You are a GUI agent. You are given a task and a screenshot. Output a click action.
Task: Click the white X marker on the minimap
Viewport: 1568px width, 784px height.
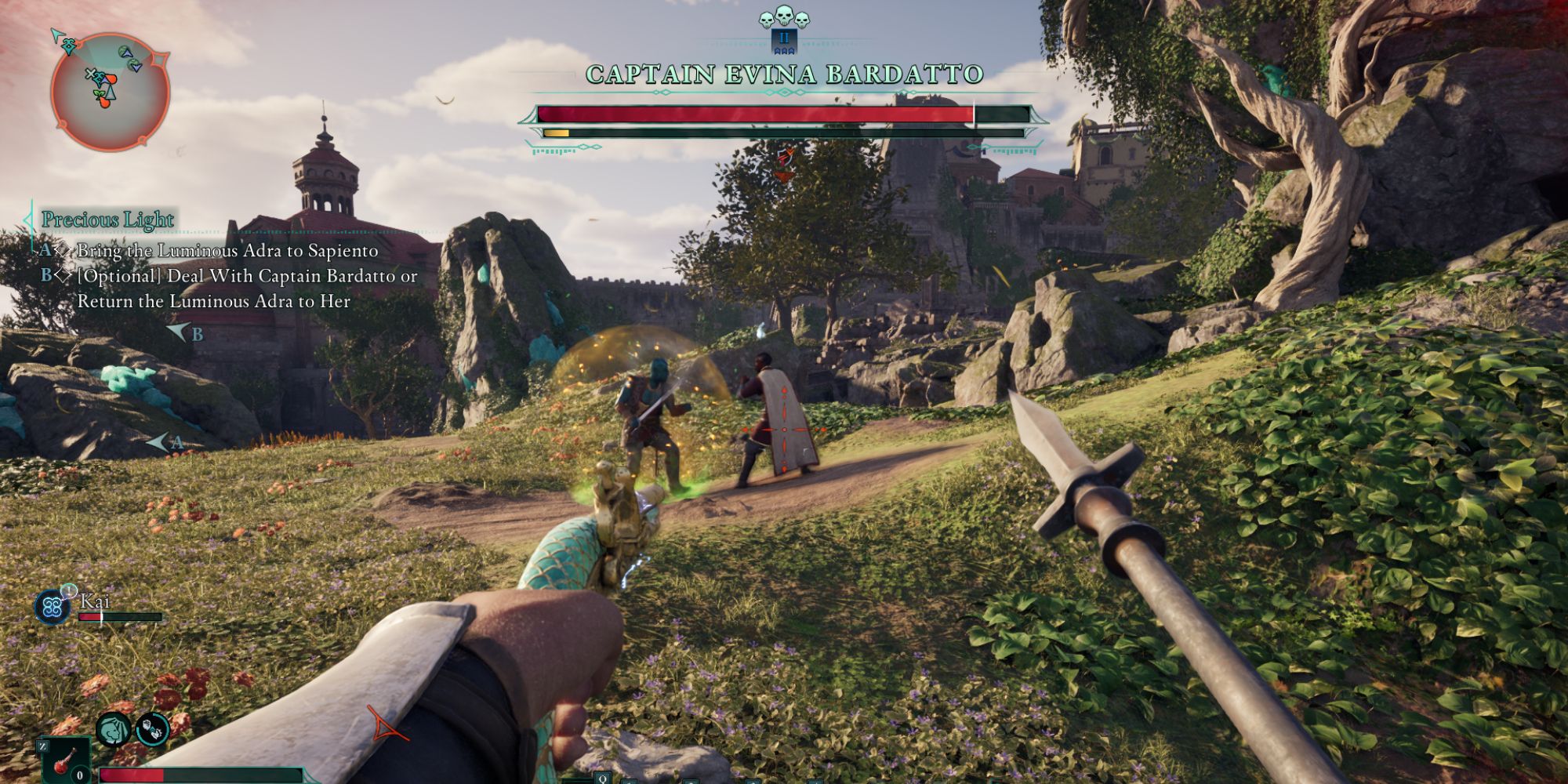click(91, 74)
